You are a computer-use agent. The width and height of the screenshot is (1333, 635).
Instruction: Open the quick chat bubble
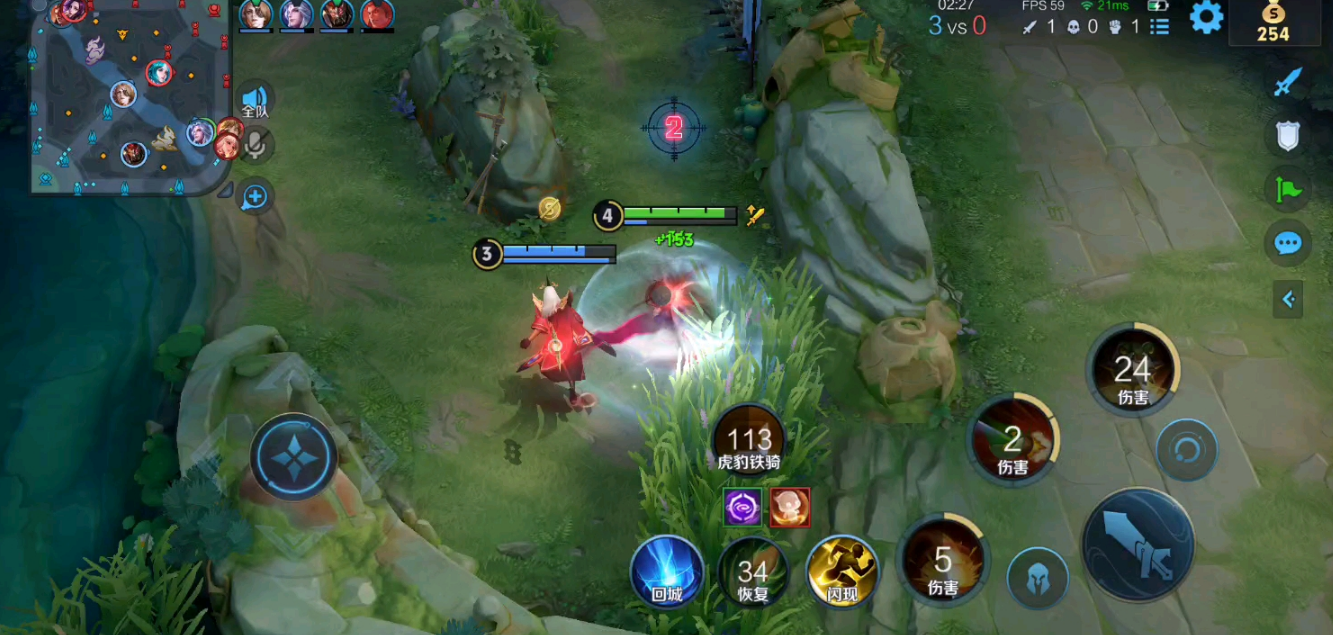(x=1287, y=243)
